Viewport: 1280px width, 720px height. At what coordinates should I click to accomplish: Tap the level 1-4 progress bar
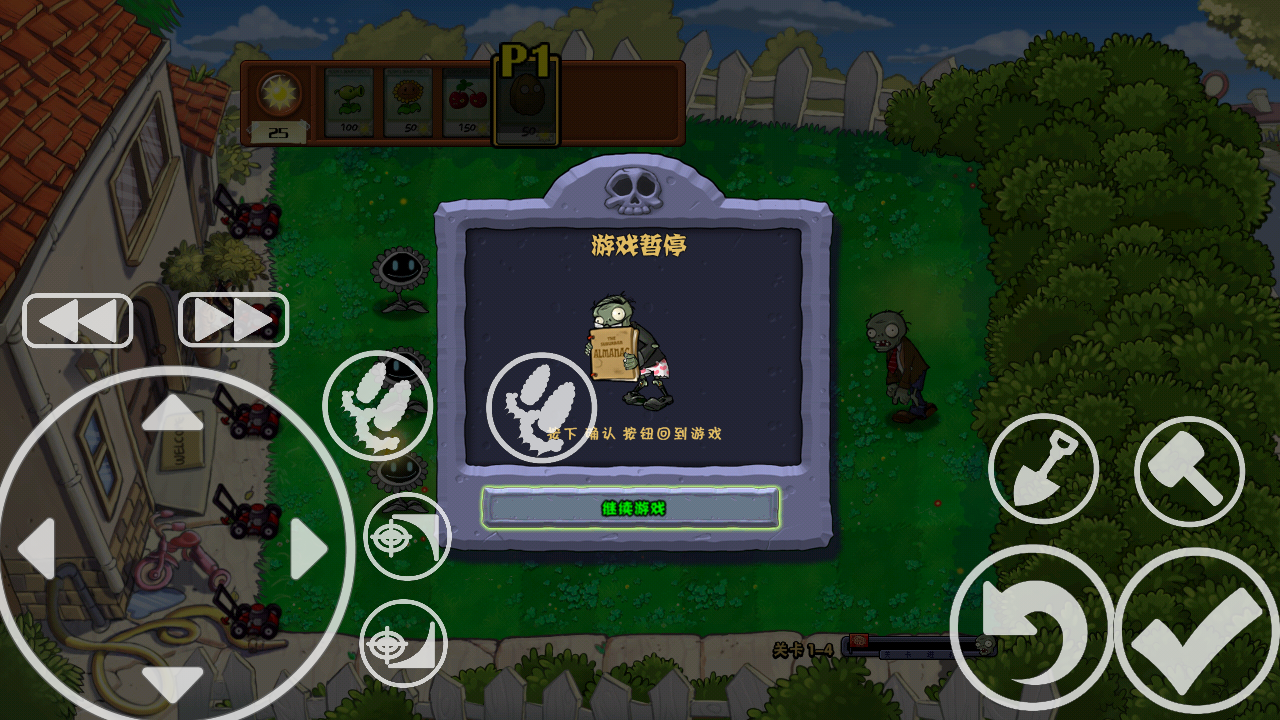[x=920, y=646]
